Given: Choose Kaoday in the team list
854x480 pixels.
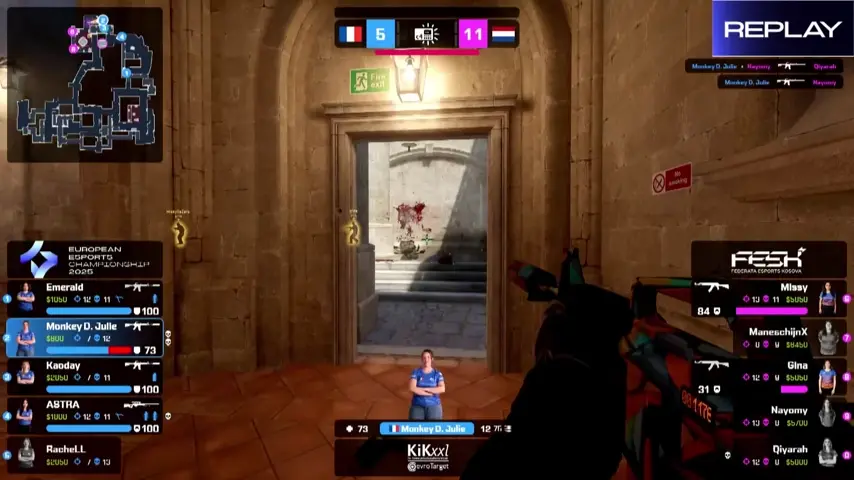Looking at the screenshot, I should 84,377.
